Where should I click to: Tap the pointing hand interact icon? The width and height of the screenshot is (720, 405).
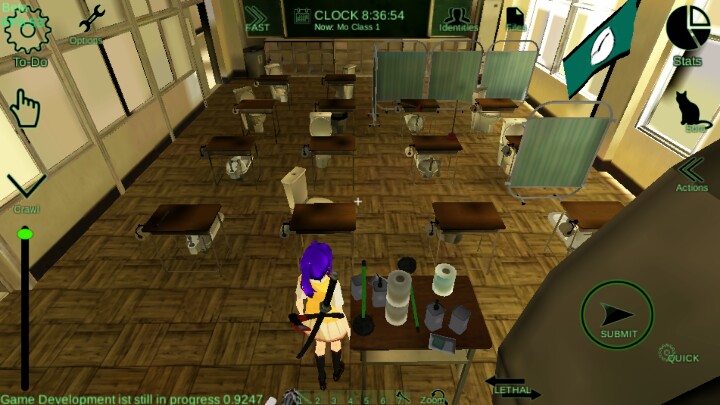coord(25,109)
